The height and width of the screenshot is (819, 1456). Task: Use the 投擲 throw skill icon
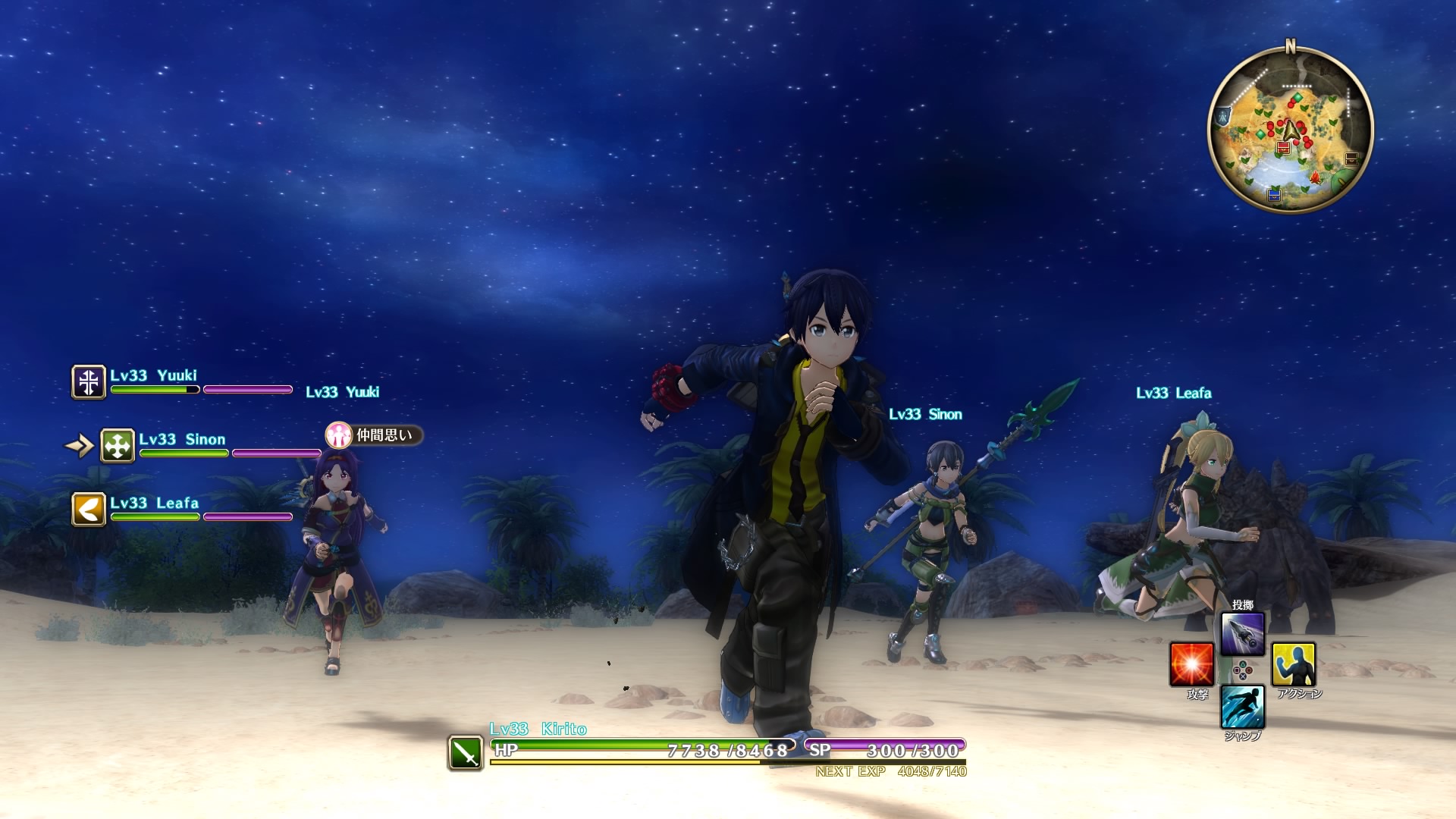click(x=1242, y=633)
